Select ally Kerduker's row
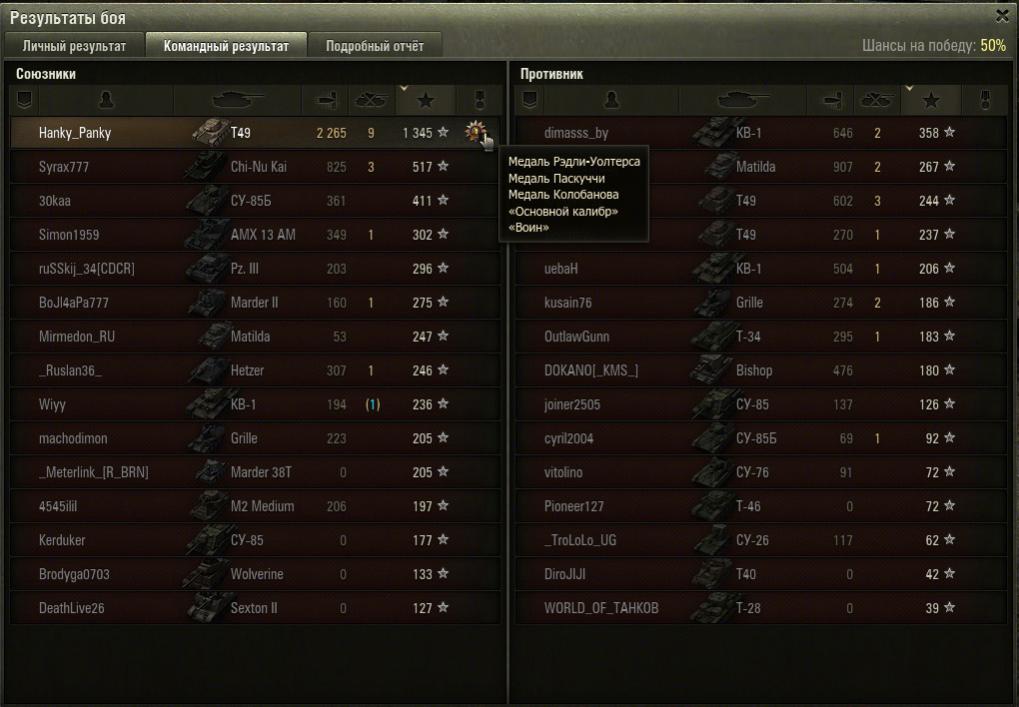 click(x=62, y=540)
